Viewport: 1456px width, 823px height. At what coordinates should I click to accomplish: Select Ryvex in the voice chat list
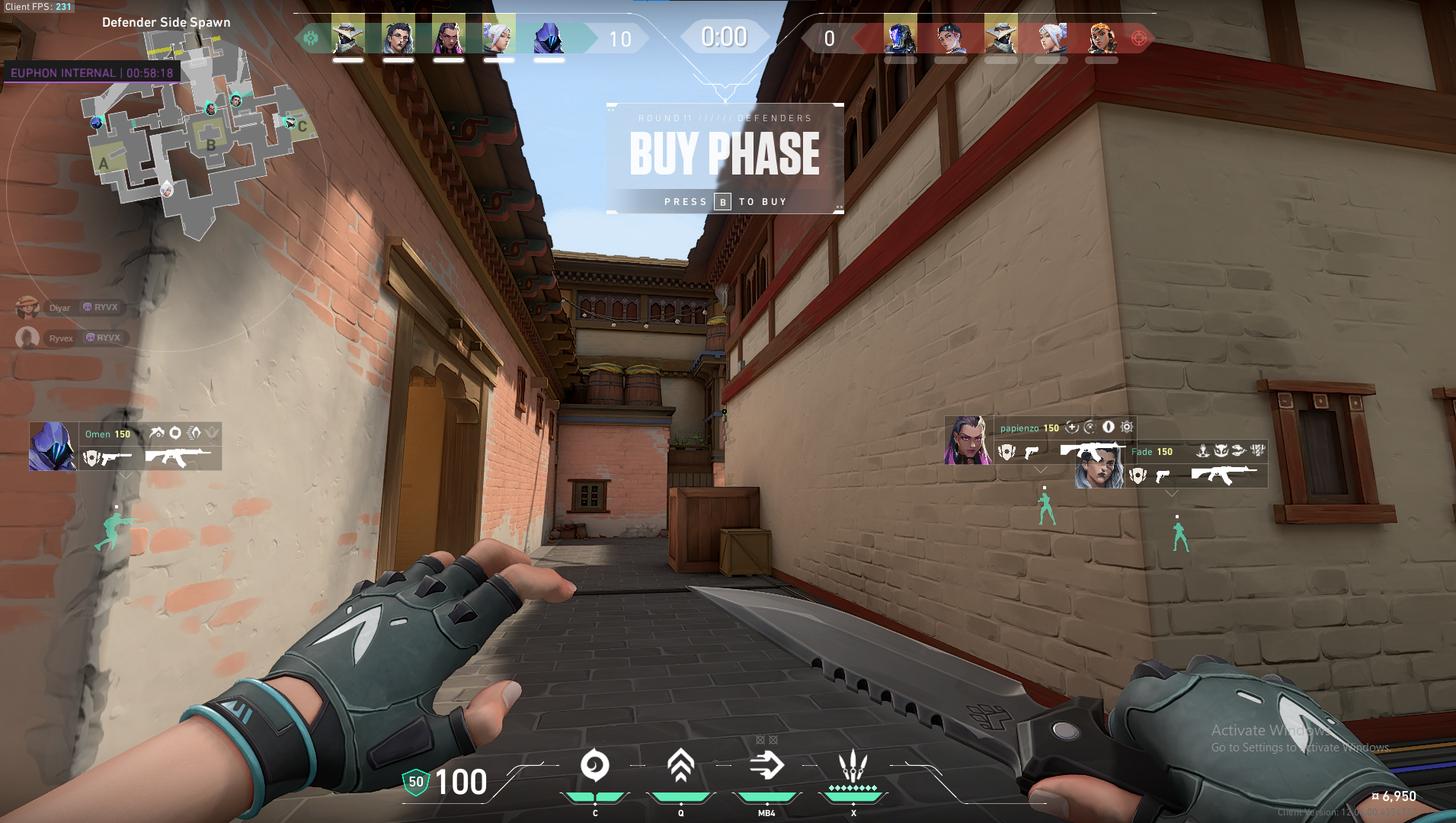(61, 338)
